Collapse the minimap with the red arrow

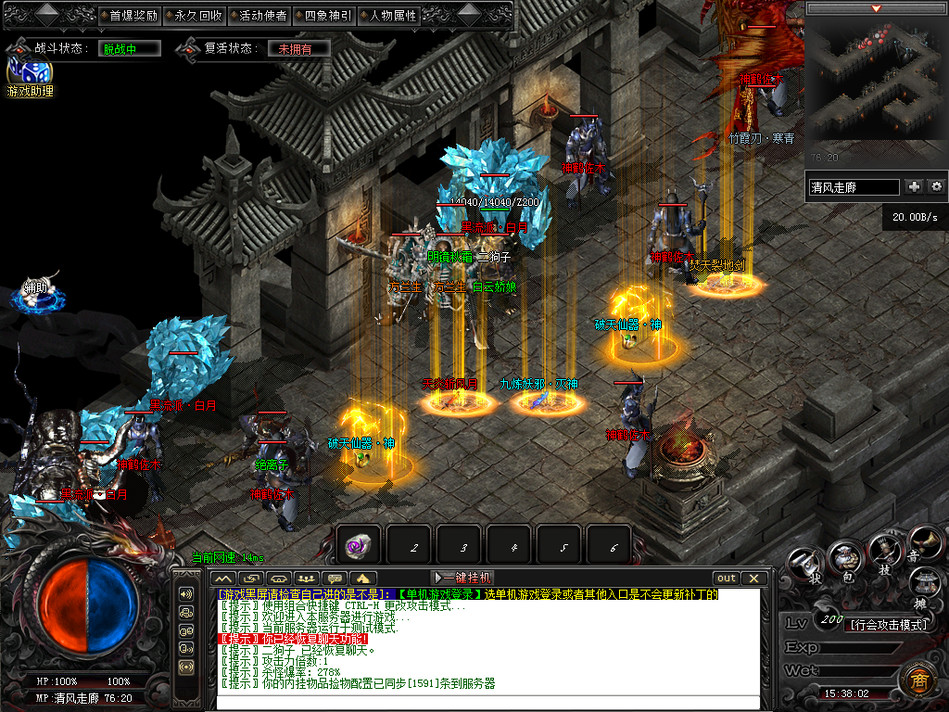pyautogui.click(x=876, y=8)
